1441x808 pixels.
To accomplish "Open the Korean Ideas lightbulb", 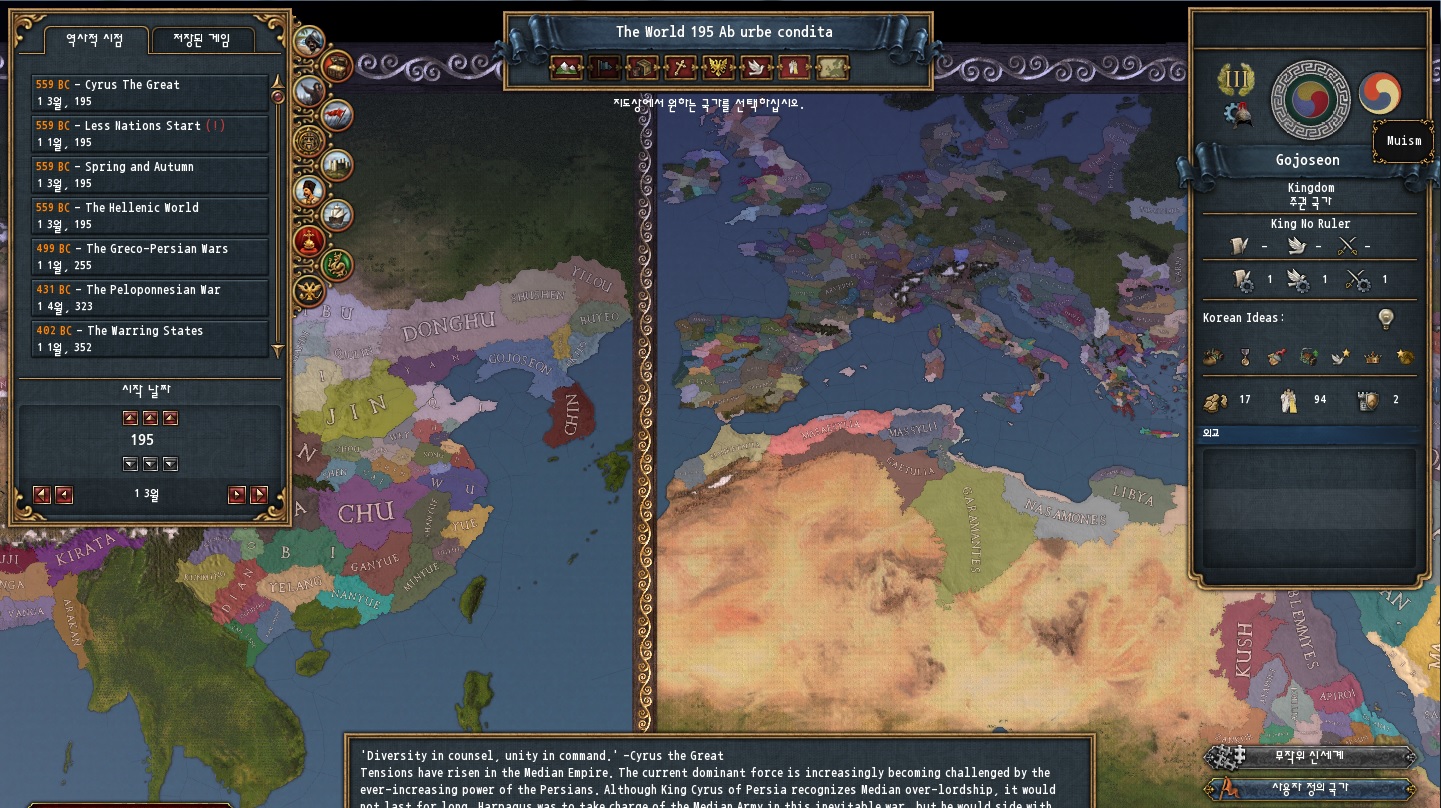I will tap(1385, 319).
